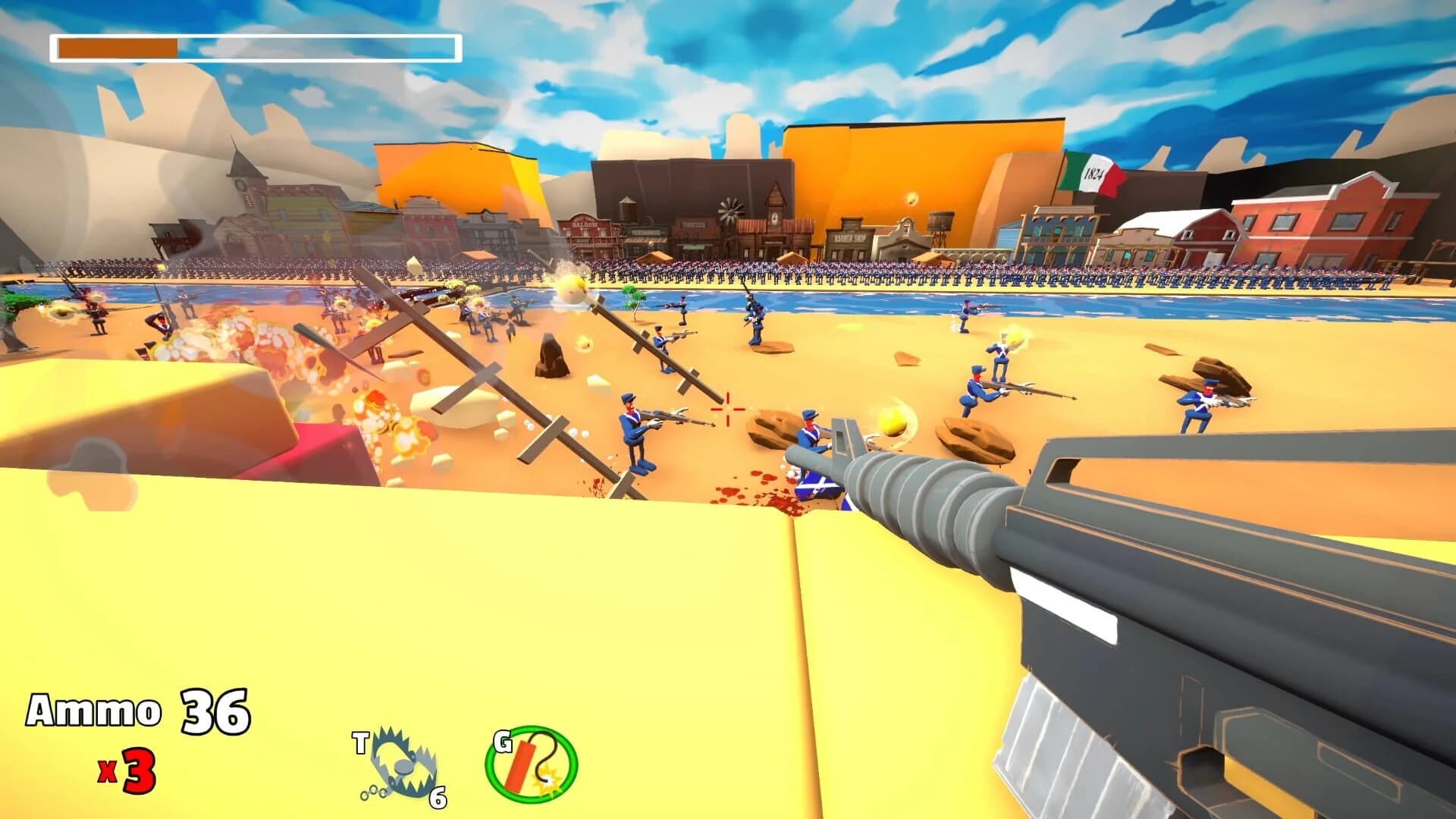
Task: Click the chain links below the bear trap
Action: [x=373, y=793]
